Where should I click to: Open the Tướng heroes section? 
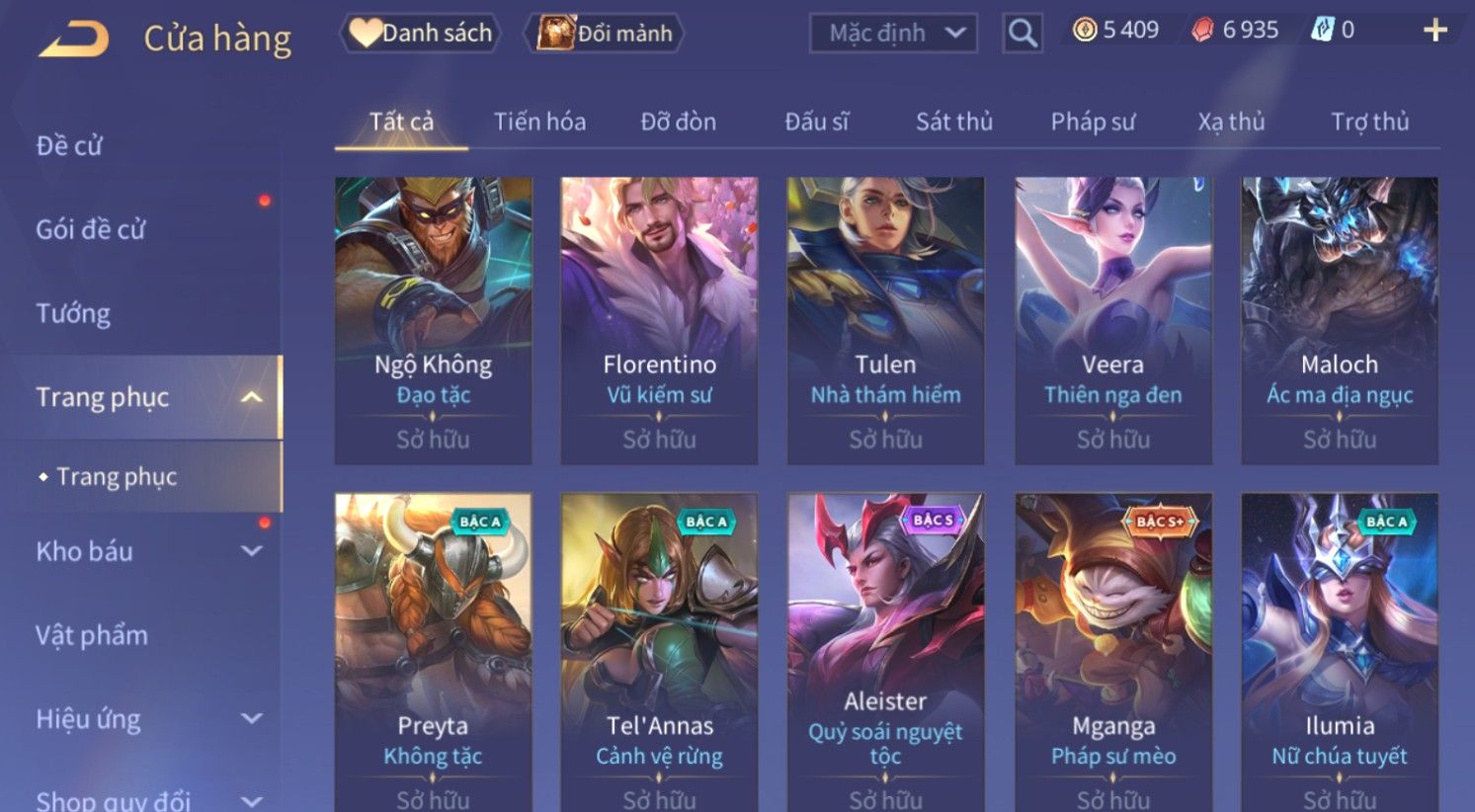pyautogui.click(x=73, y=314)
